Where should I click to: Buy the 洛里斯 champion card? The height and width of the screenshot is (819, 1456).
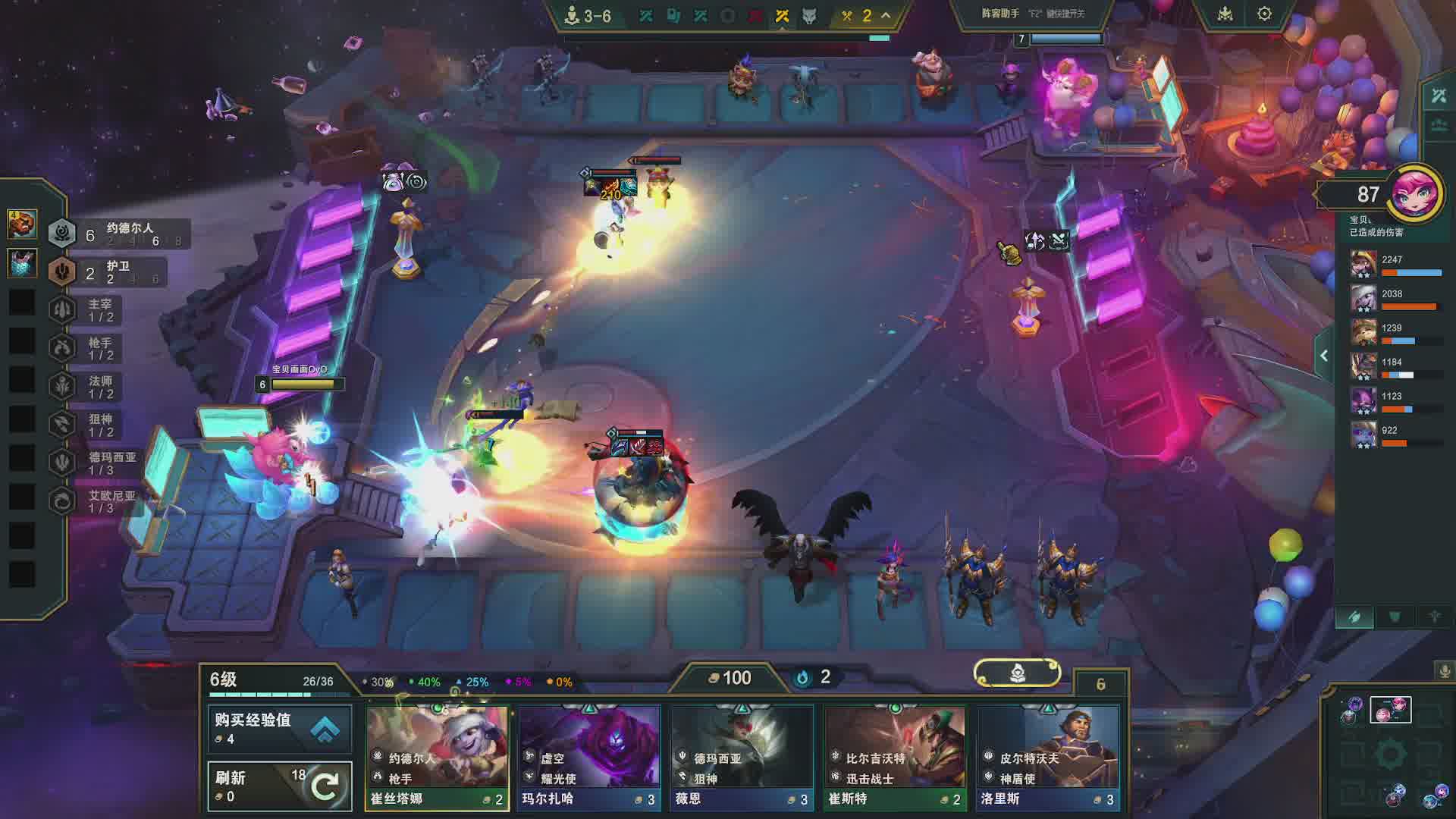pos(1047,757)
